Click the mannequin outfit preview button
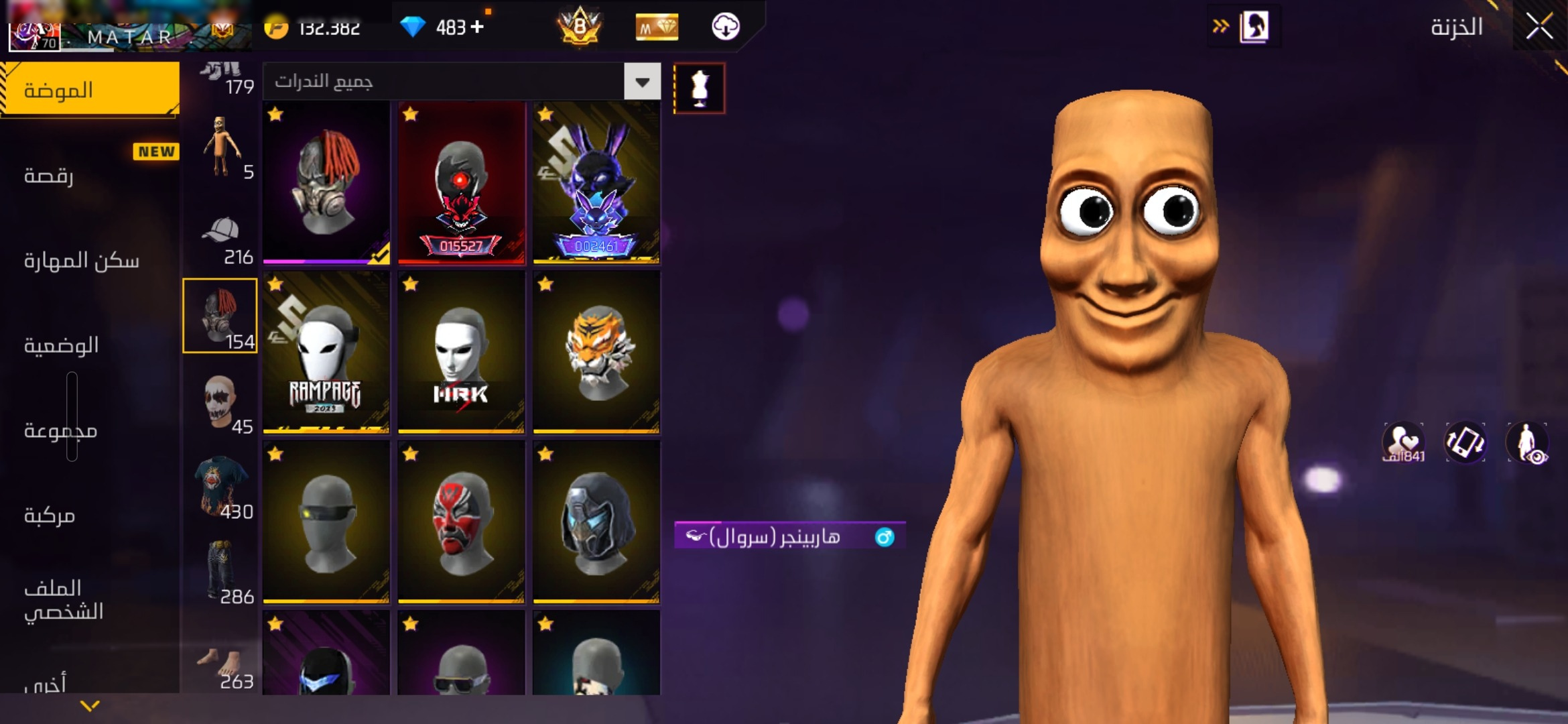 pyautogui.click(x=699, y=88)
